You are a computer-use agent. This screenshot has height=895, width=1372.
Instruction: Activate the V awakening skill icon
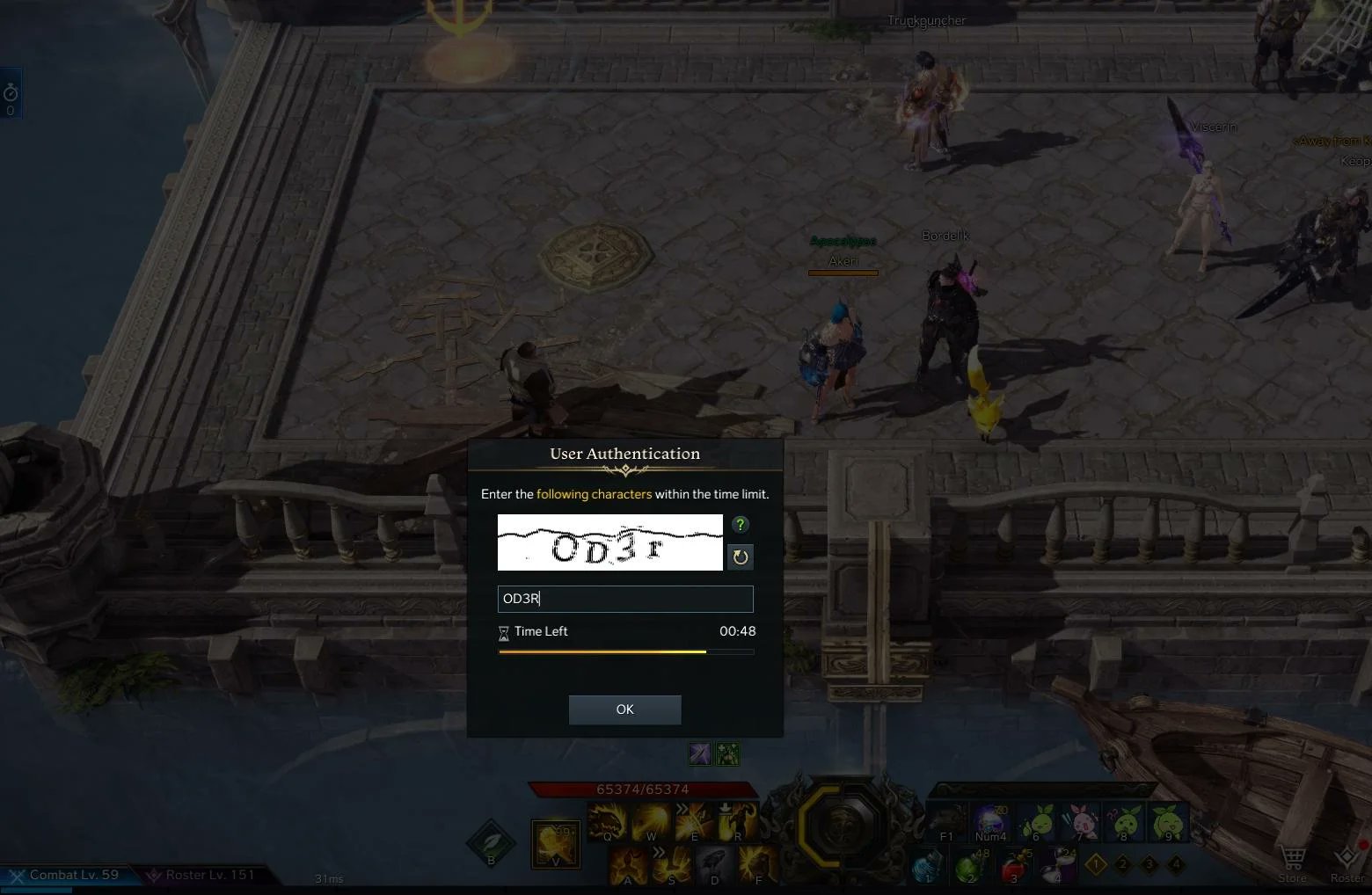pos(555,841)
